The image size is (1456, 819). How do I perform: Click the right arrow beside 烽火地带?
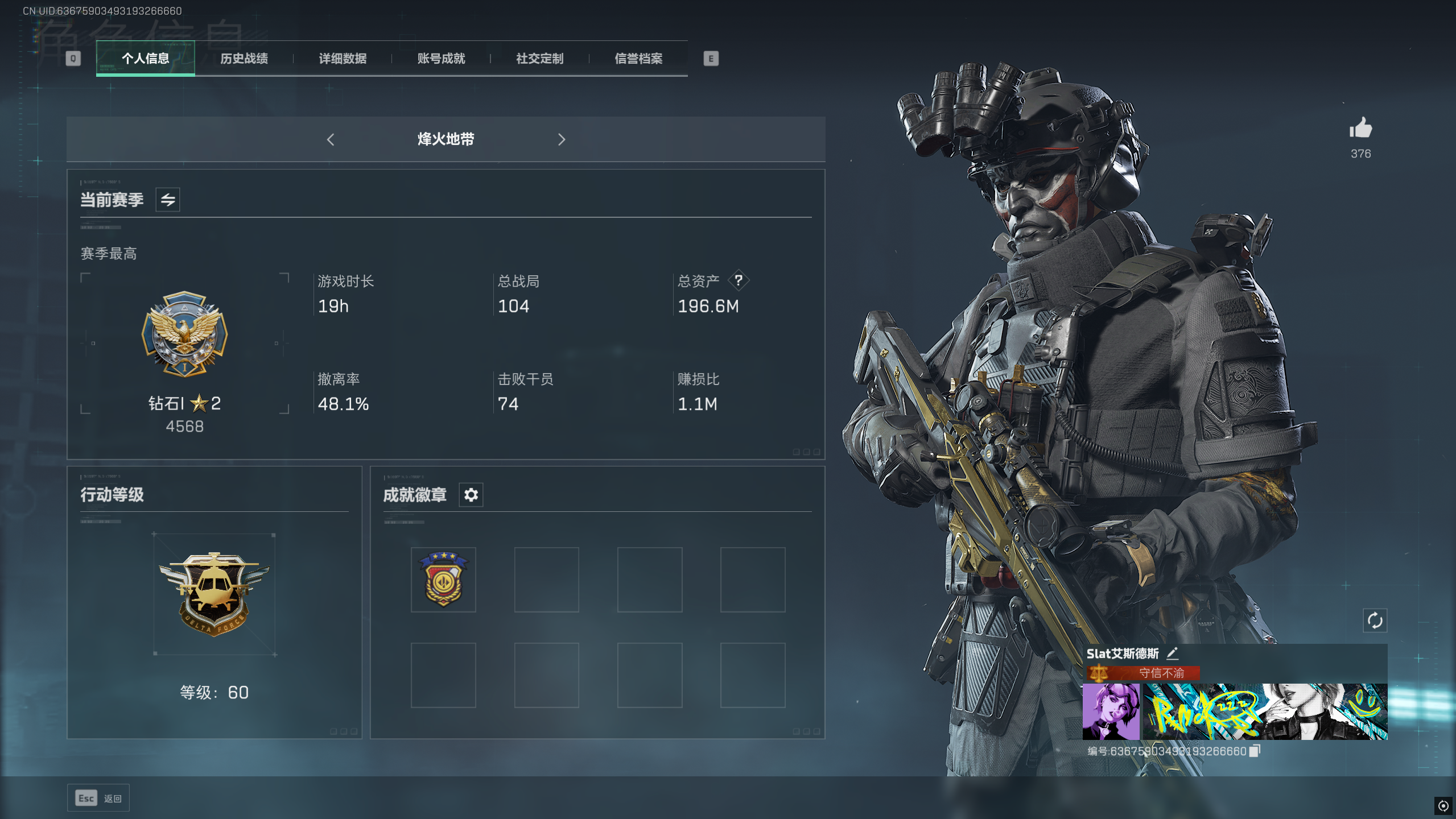coord(562,139)
